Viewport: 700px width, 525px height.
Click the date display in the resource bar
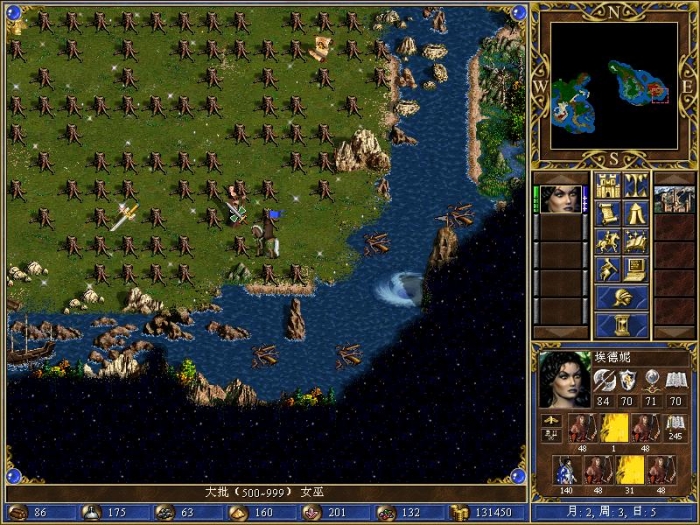point(609,512)
